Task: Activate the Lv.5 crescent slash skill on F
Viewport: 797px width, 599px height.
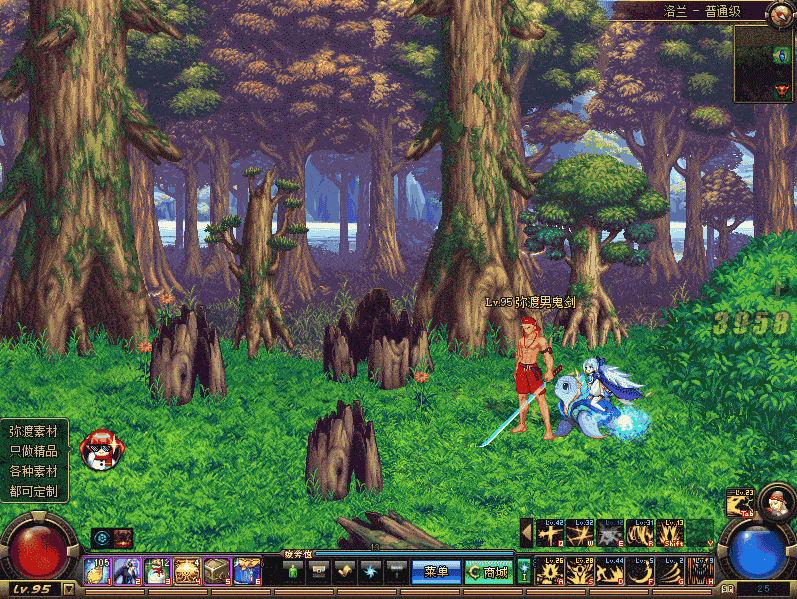Action: tap(641, 571)
